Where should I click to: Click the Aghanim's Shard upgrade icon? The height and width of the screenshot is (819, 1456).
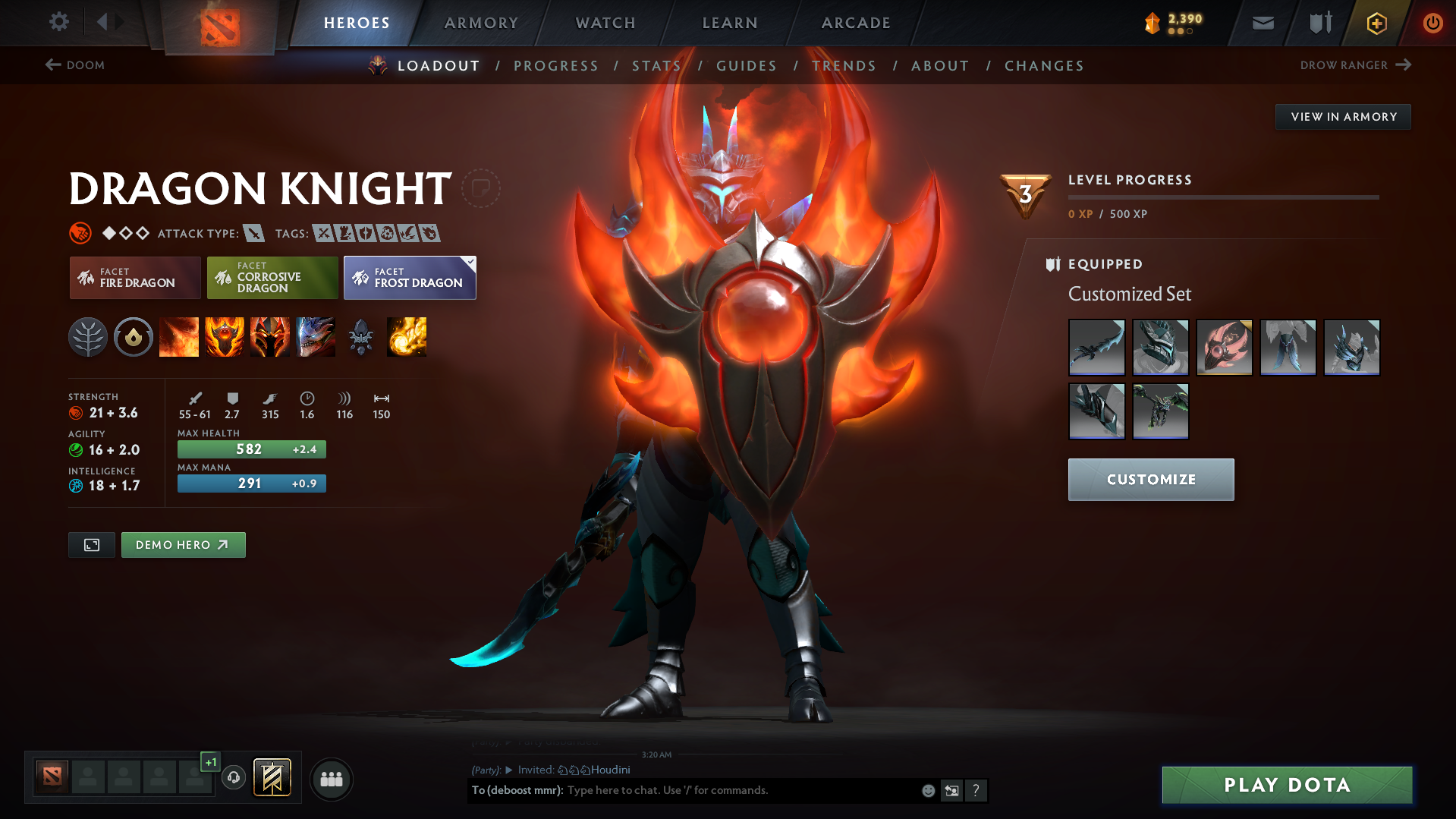(x=361, y=337)
